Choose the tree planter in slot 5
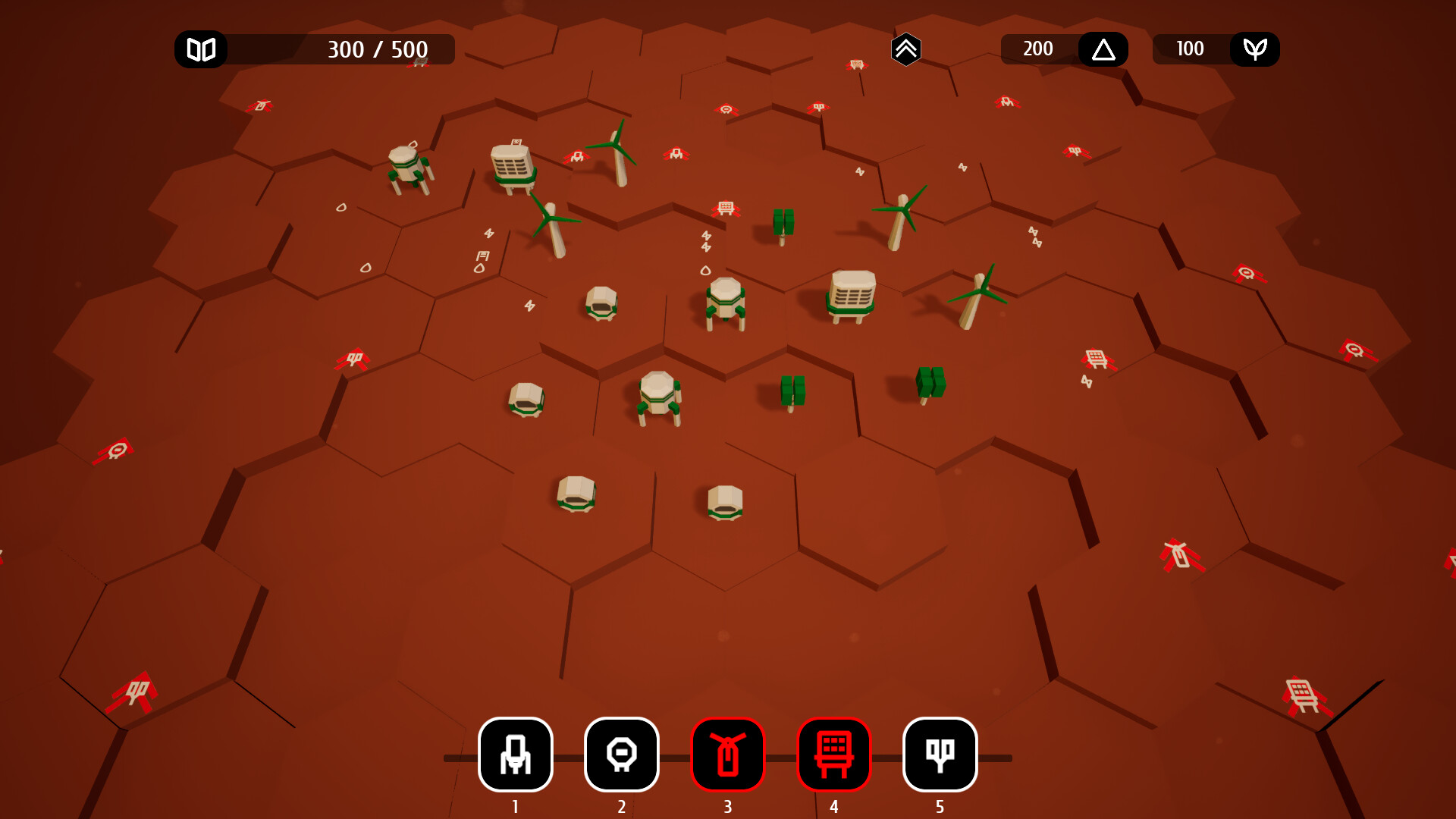This screenshot has width=1456, height=819. (x=940, y=755)
